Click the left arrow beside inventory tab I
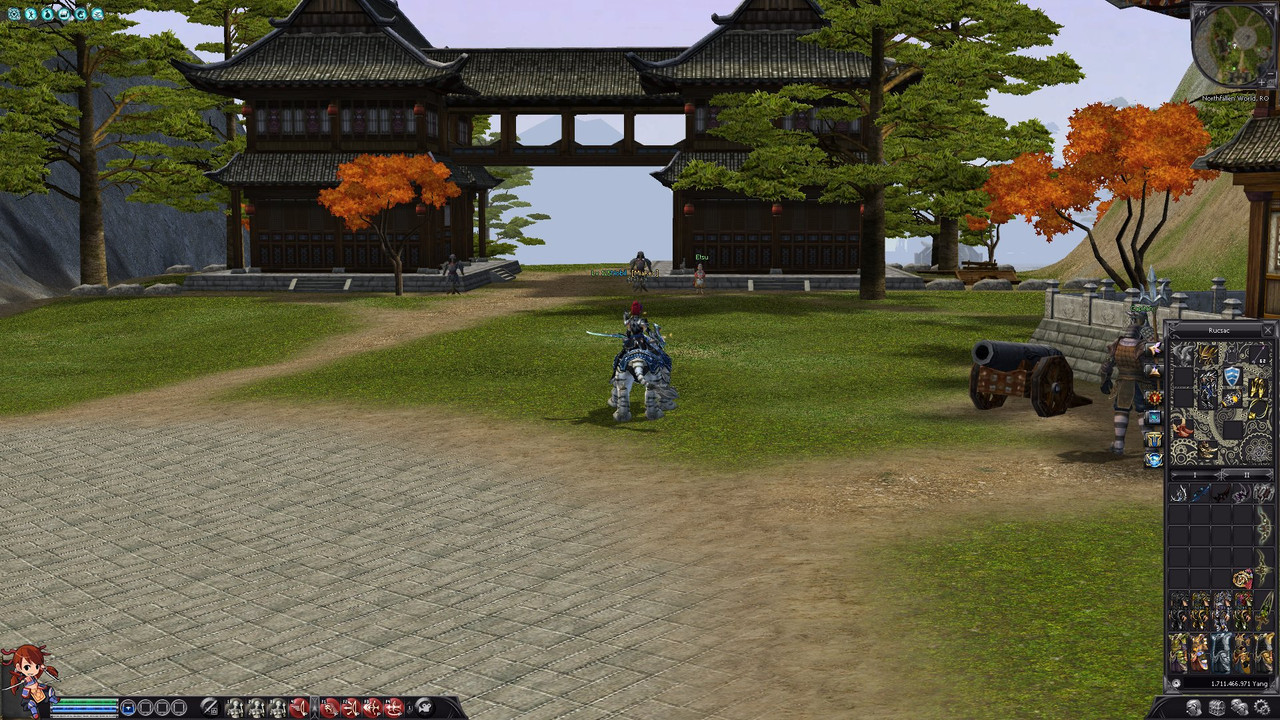1280x720 pixels. click(1172, 474)
